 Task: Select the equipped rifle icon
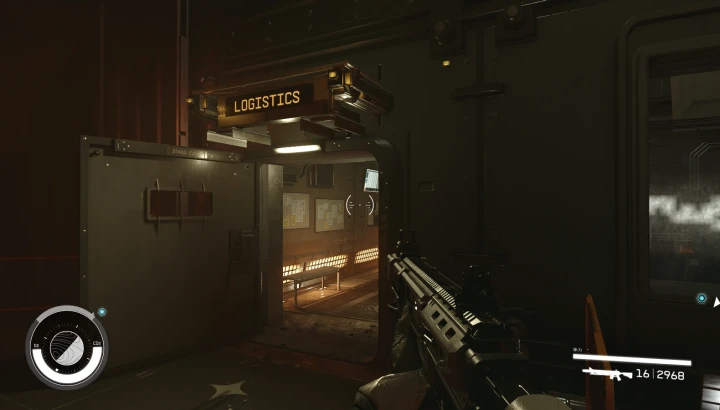(607, 373)
